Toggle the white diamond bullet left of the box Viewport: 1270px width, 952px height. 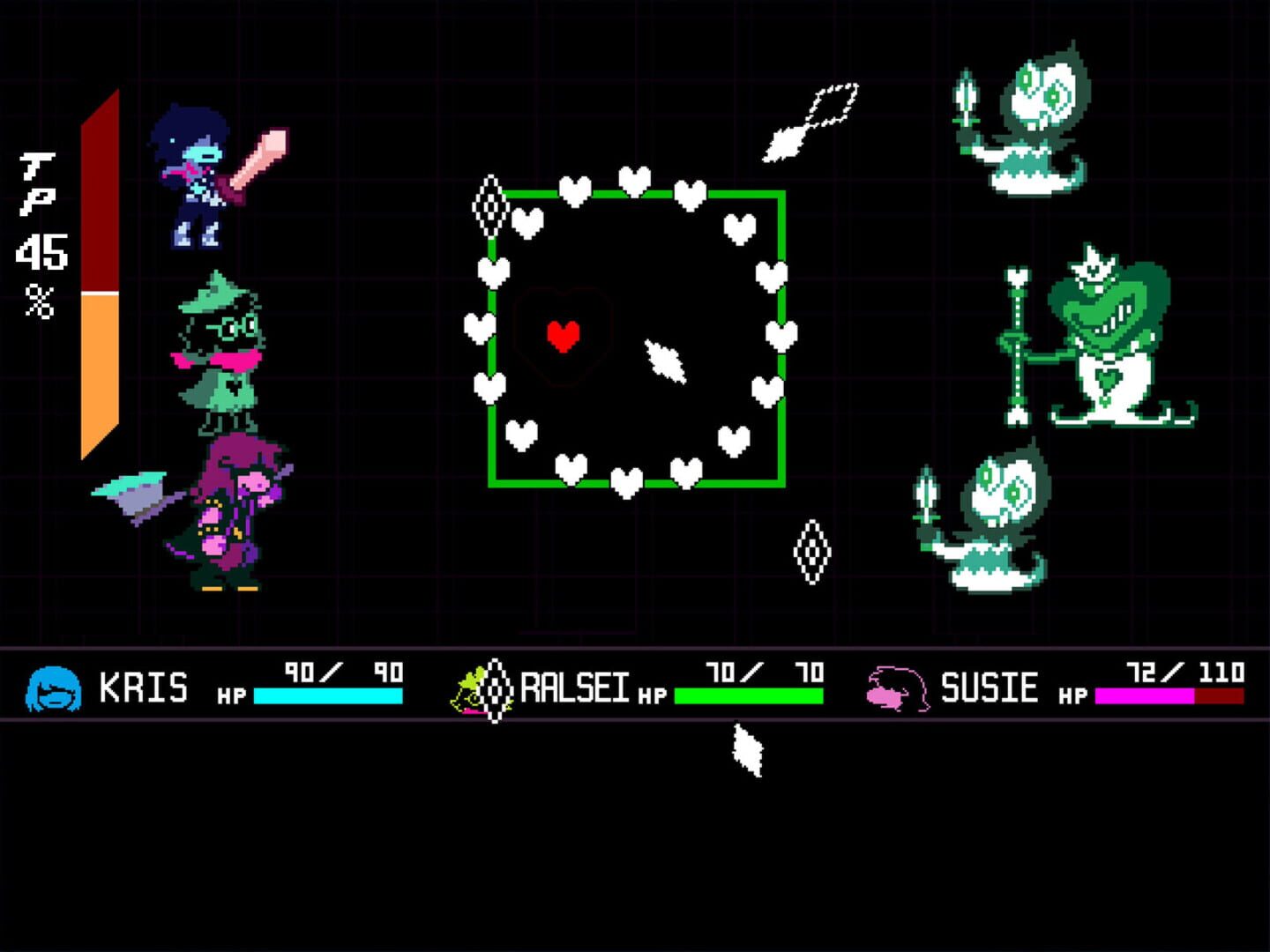click(x=489, y=207)
